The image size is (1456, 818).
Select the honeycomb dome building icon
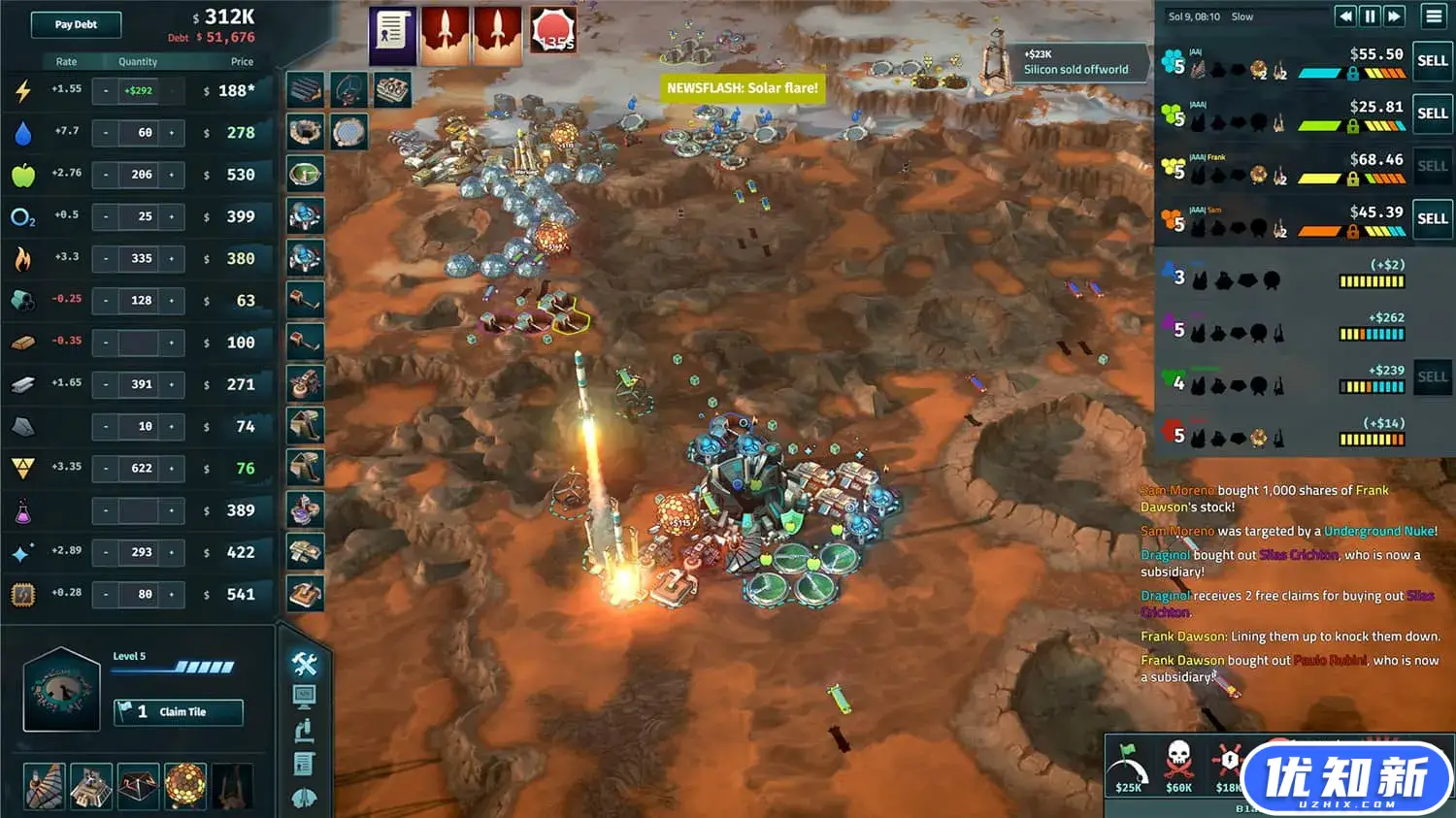[184, 786]
